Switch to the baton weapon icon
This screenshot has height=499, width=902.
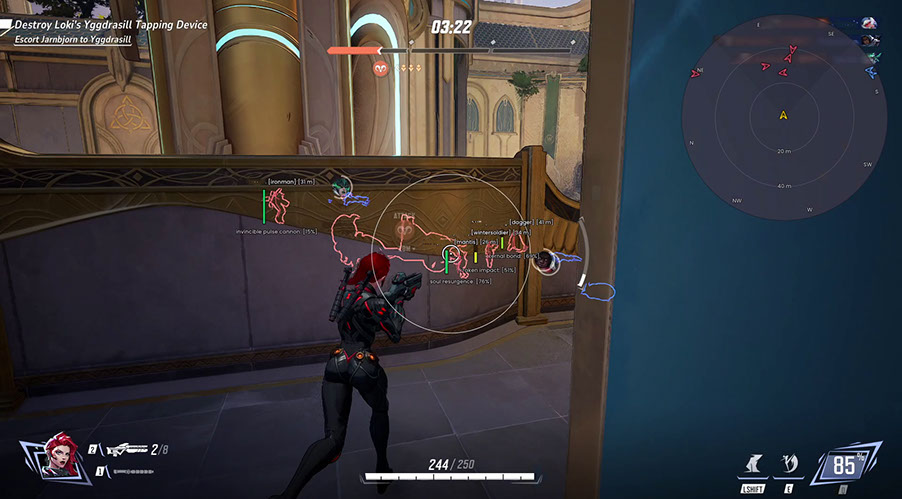(132, 470)
